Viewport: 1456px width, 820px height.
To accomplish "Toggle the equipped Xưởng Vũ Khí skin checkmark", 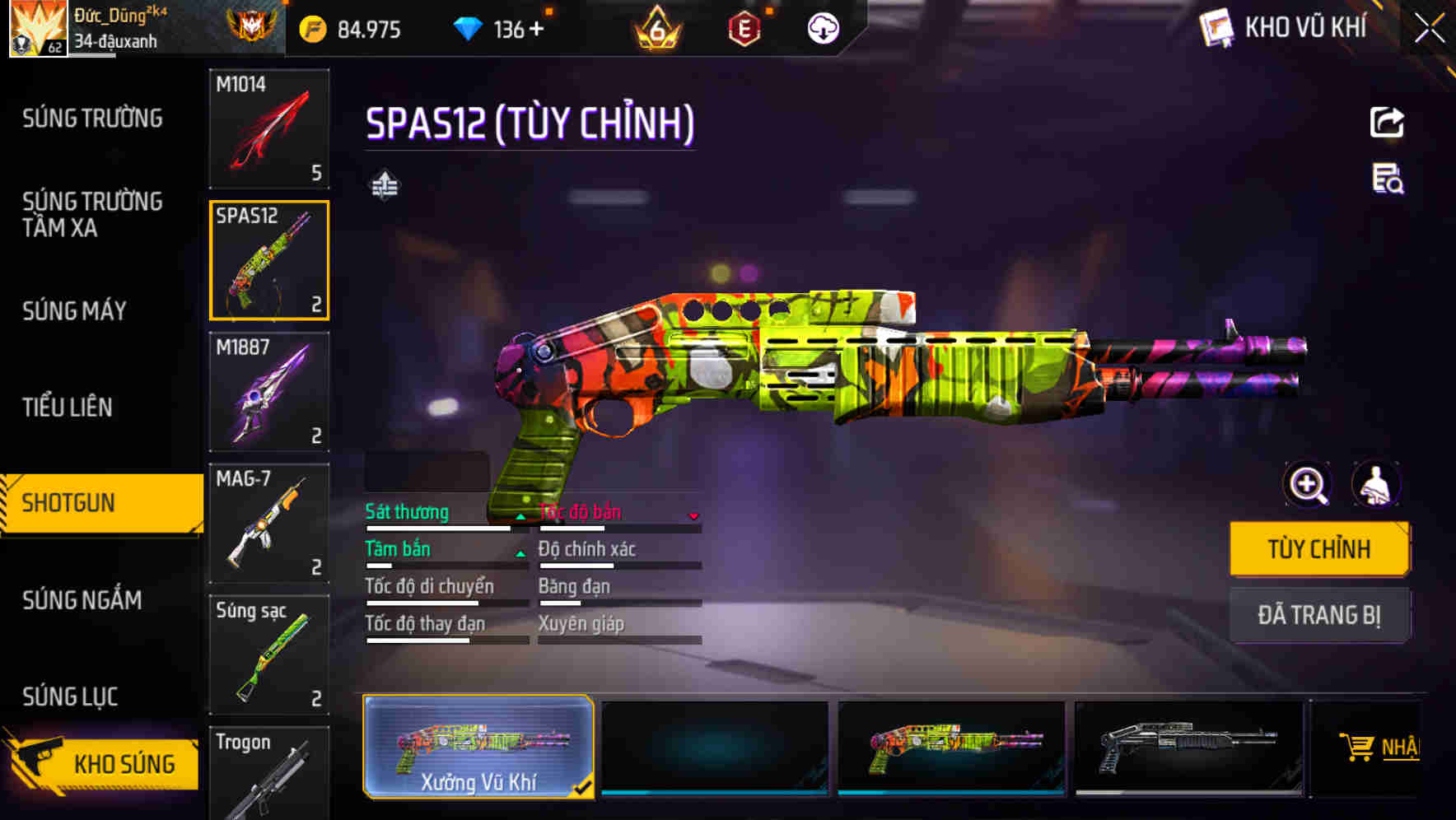I will tap(582, 787).
